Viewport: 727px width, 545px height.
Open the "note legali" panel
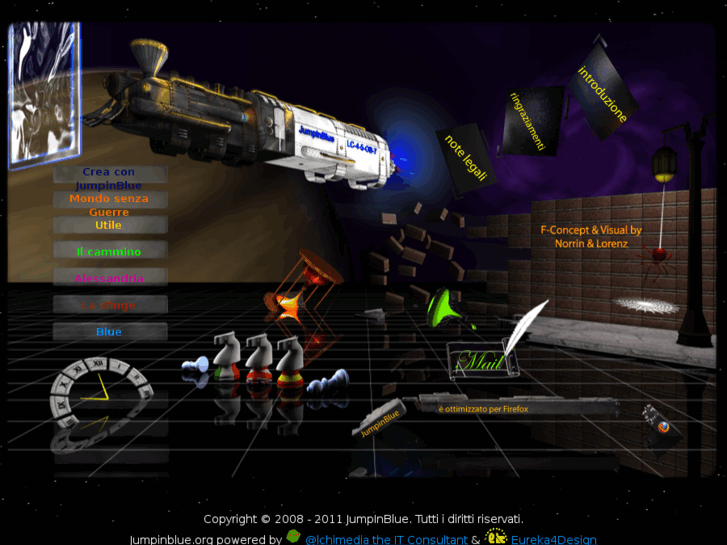466,157
